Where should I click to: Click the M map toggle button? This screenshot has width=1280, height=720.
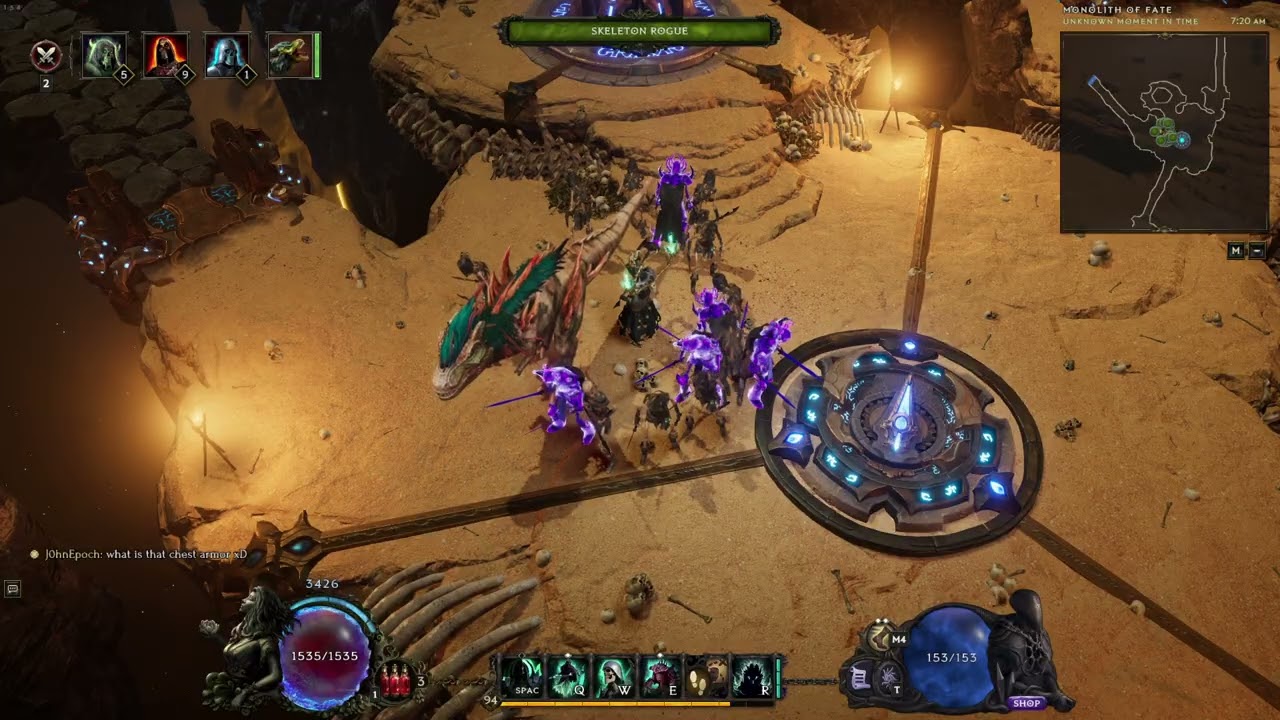click(1236, 251)
